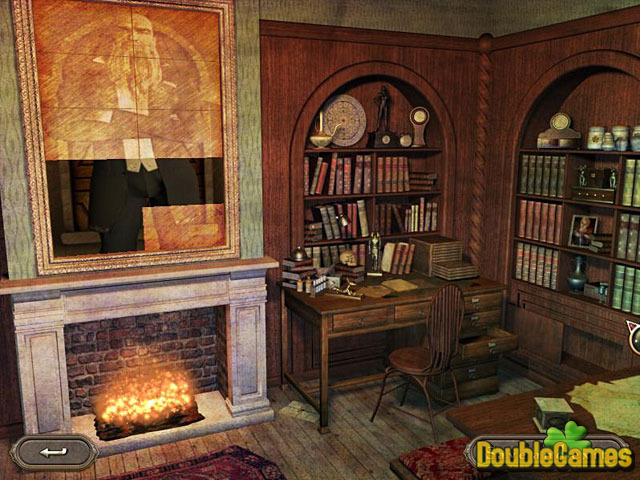Open the DoubleGames logo link
Image resolution: width=640 pixels, height=480 pixels.
tap(552, 453)
